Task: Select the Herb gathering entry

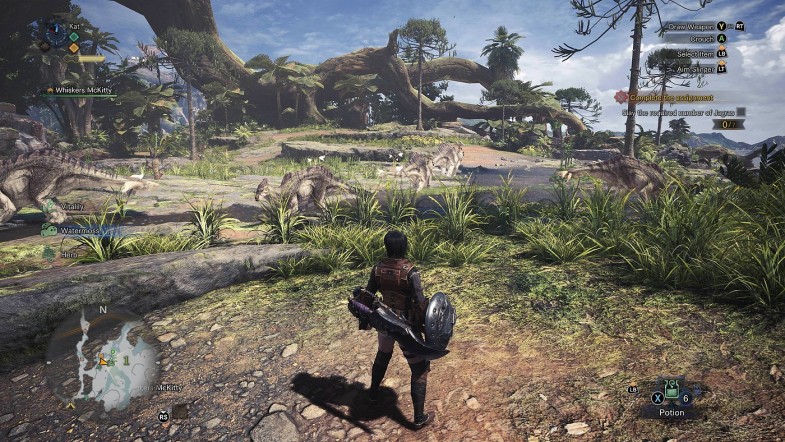Action: tap(66, 254)
